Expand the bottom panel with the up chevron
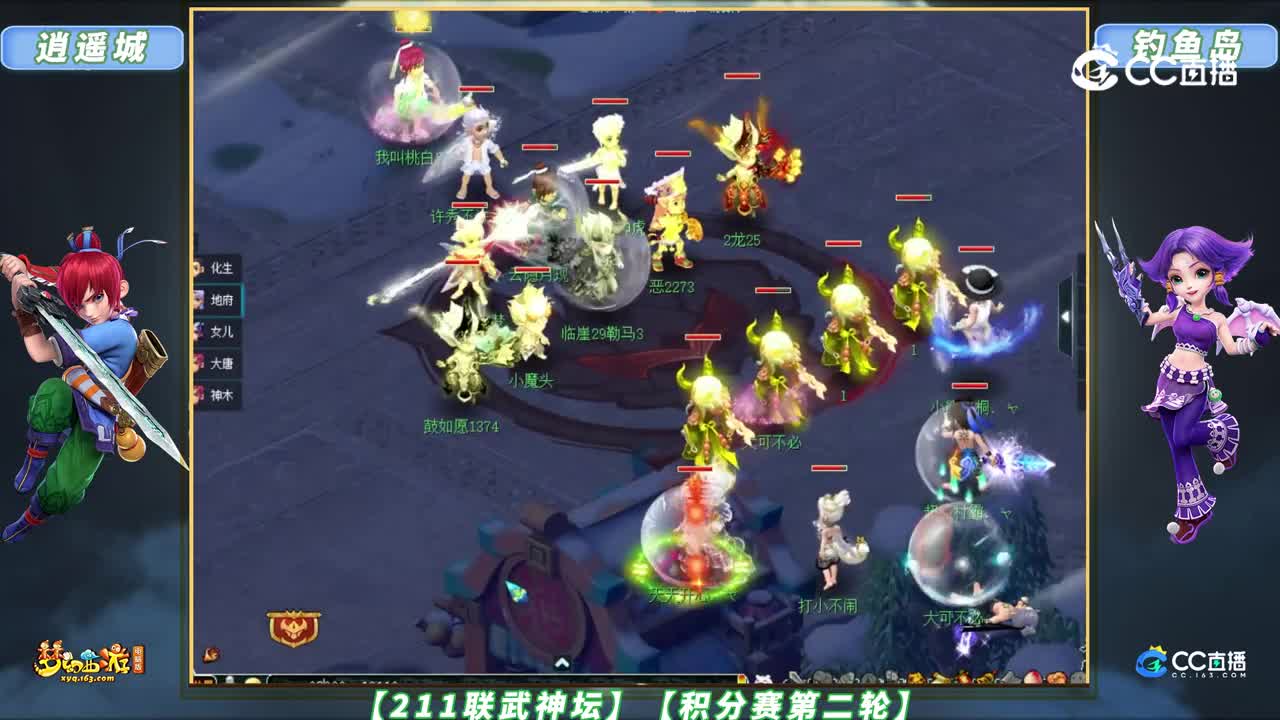Viewport: 1280px width, 720px height. 562,662
